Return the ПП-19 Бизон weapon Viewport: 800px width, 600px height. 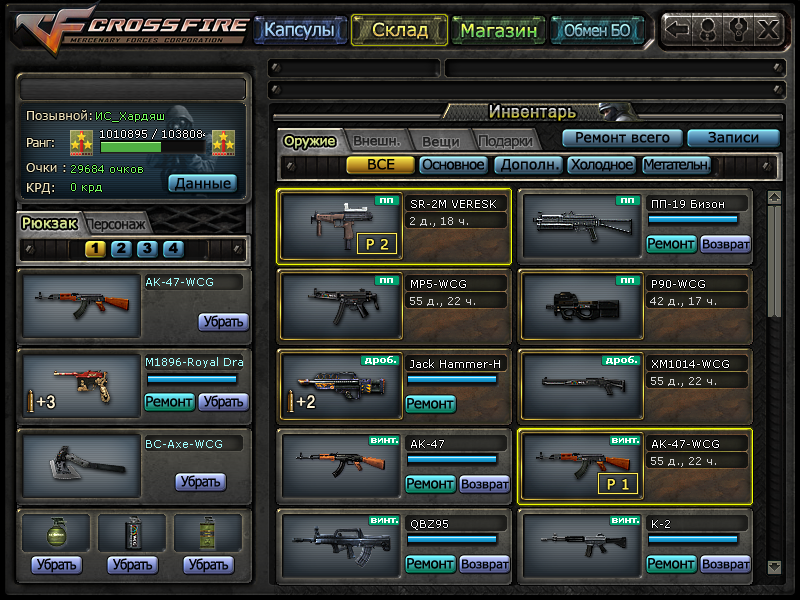click(725, 244)
